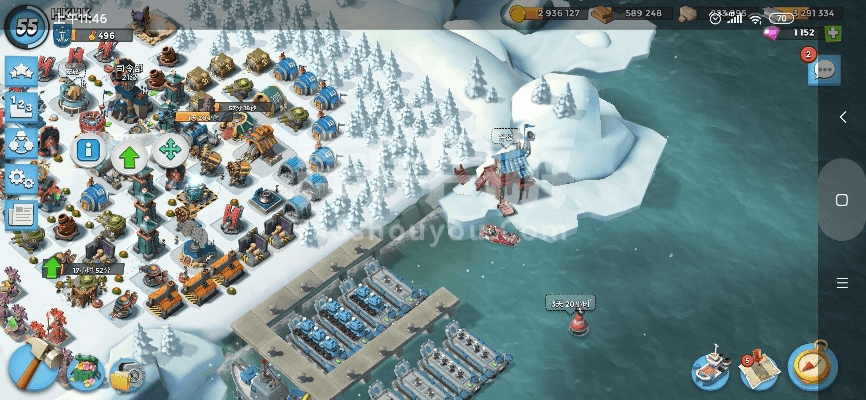Open the map scroll with notification

coord(757,371)
